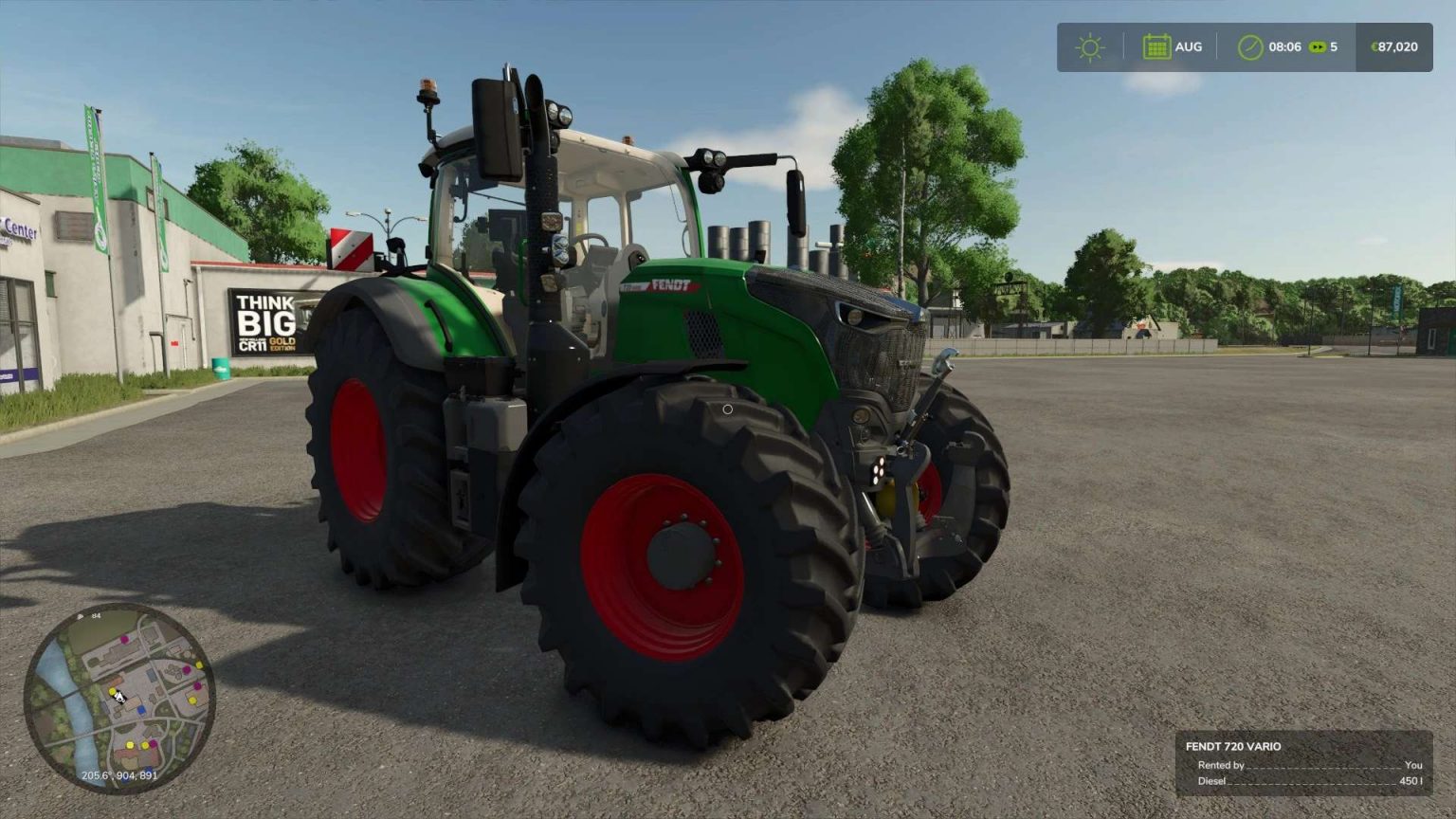Click the pink mission marker at minimap top

click(124, 639)
